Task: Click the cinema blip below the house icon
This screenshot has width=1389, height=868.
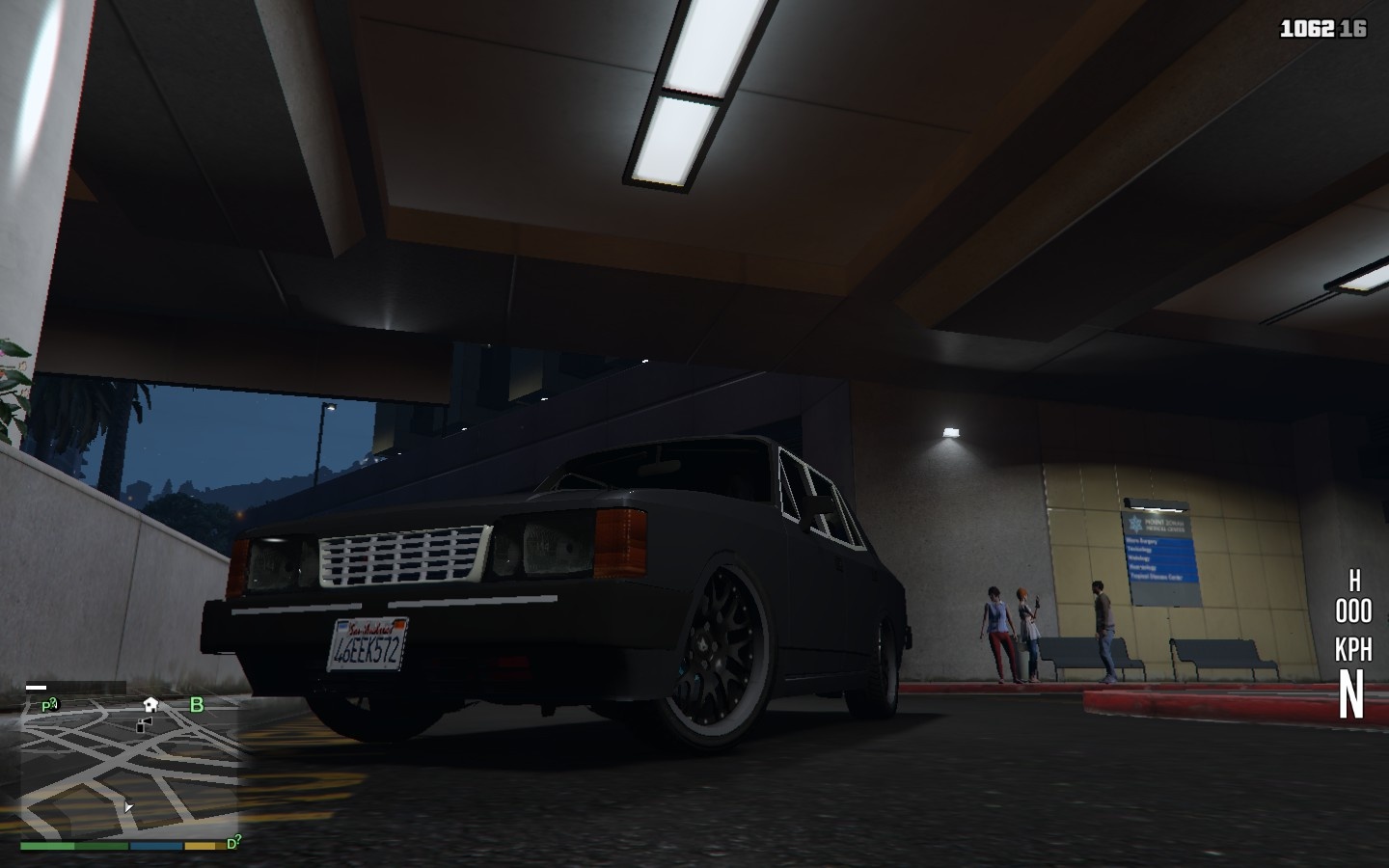Action: [143, 725]
